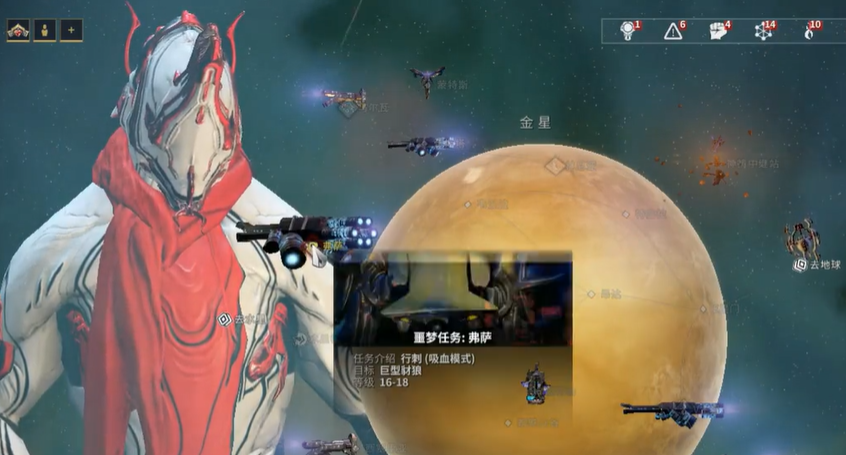Viewport: 846px width, 455px height.
Task: Open the squad clan emblem icon
Action: pyautogui.click(x=17, y=30)
